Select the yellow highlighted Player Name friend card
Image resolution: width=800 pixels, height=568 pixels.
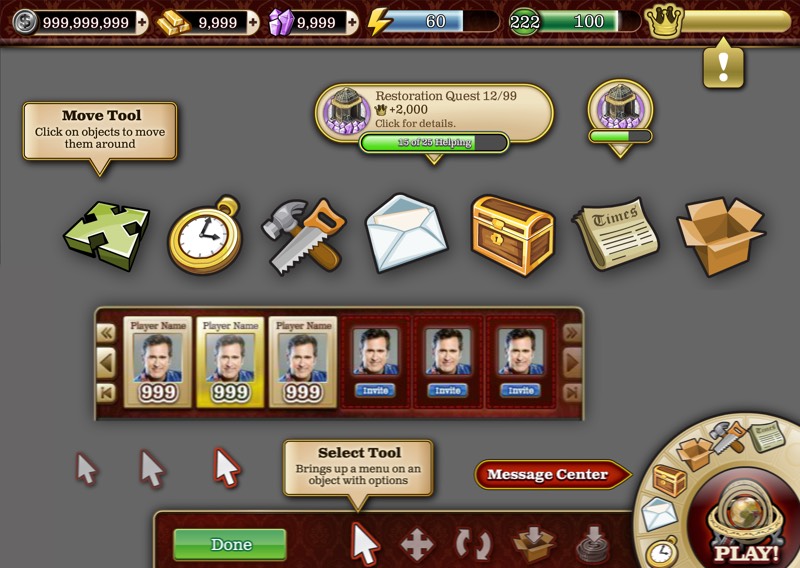[x=230, y=362]
